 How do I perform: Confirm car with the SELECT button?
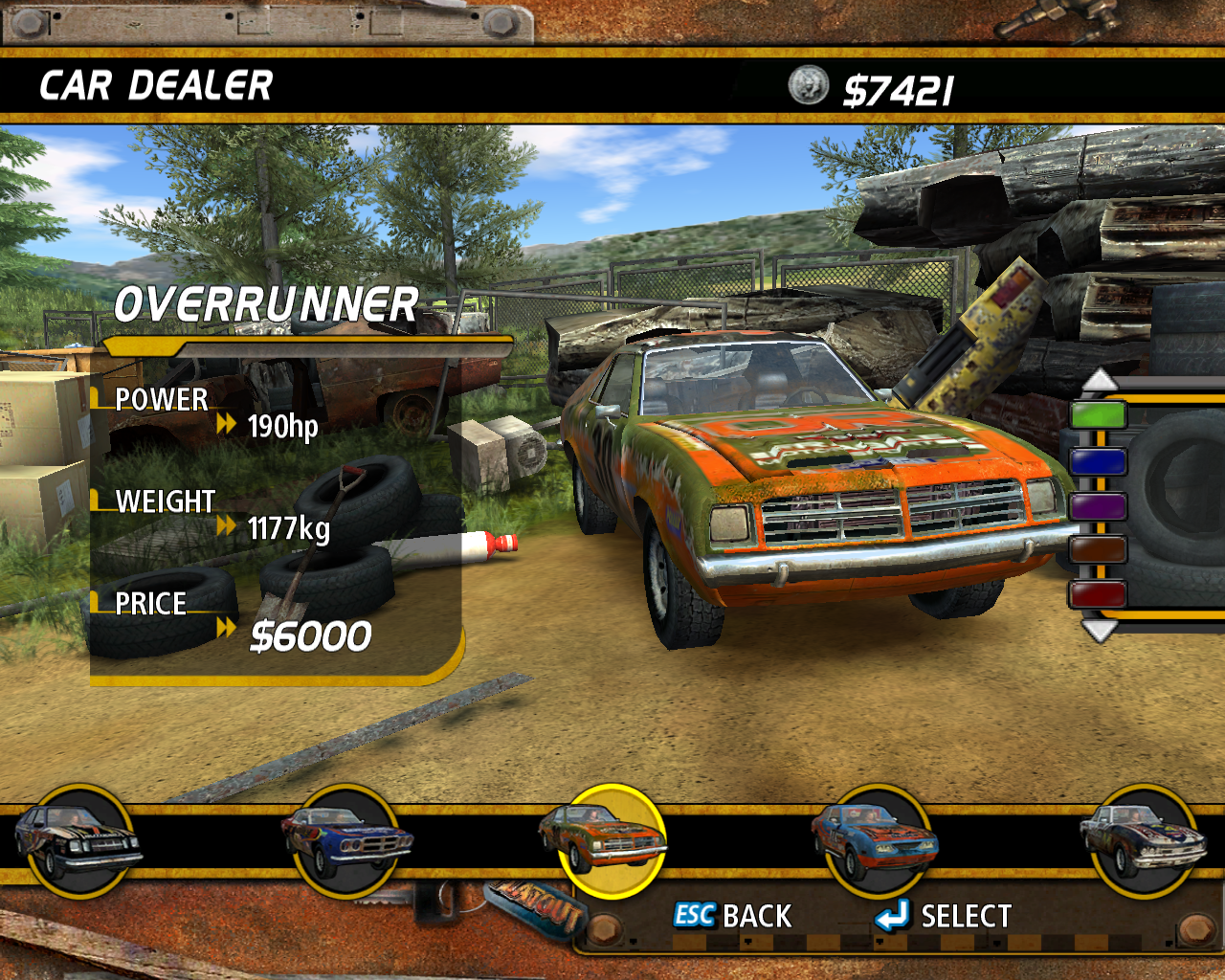(944, 916)
